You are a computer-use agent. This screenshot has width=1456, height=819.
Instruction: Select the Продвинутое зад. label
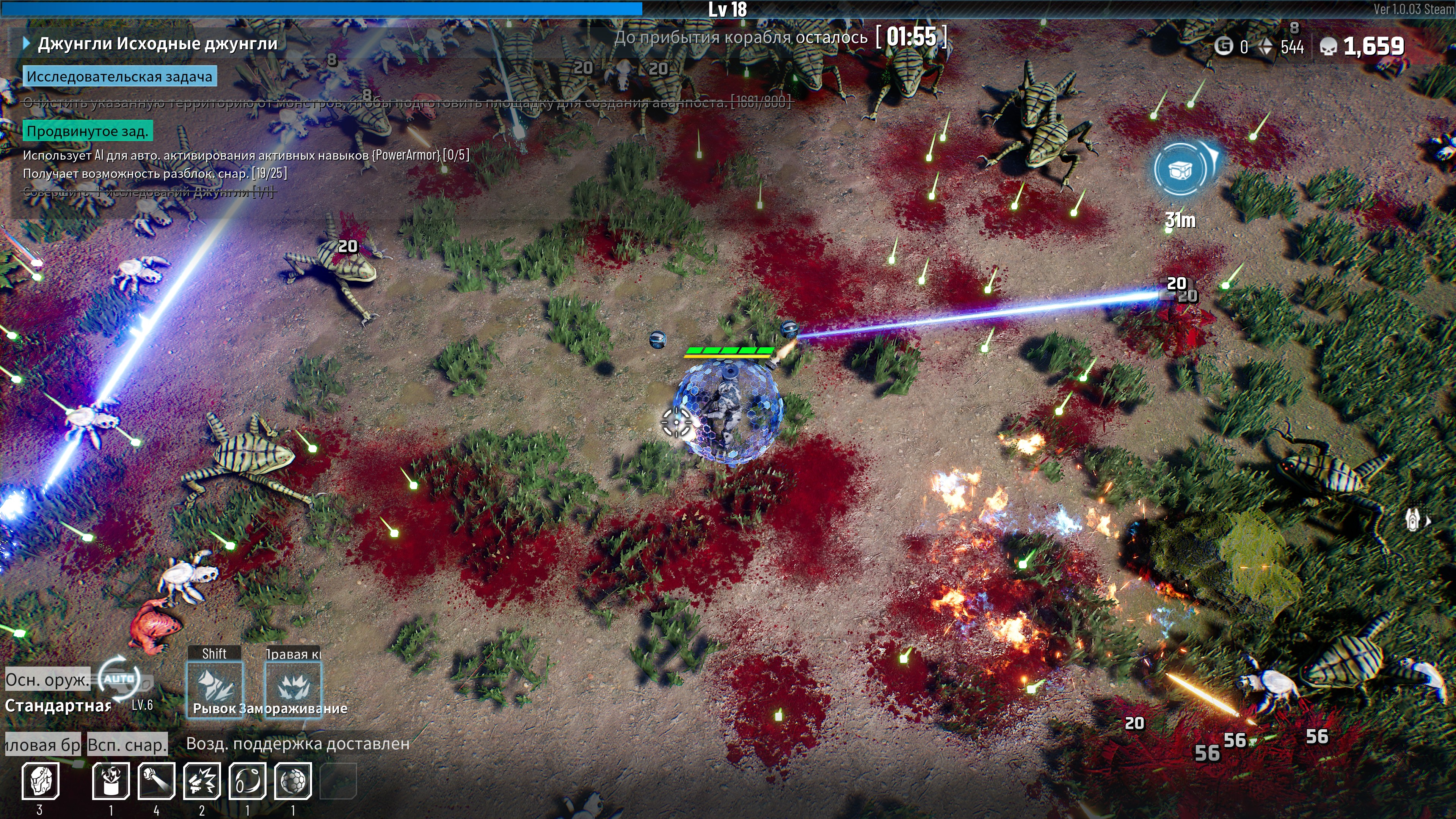tap(88, 132)
